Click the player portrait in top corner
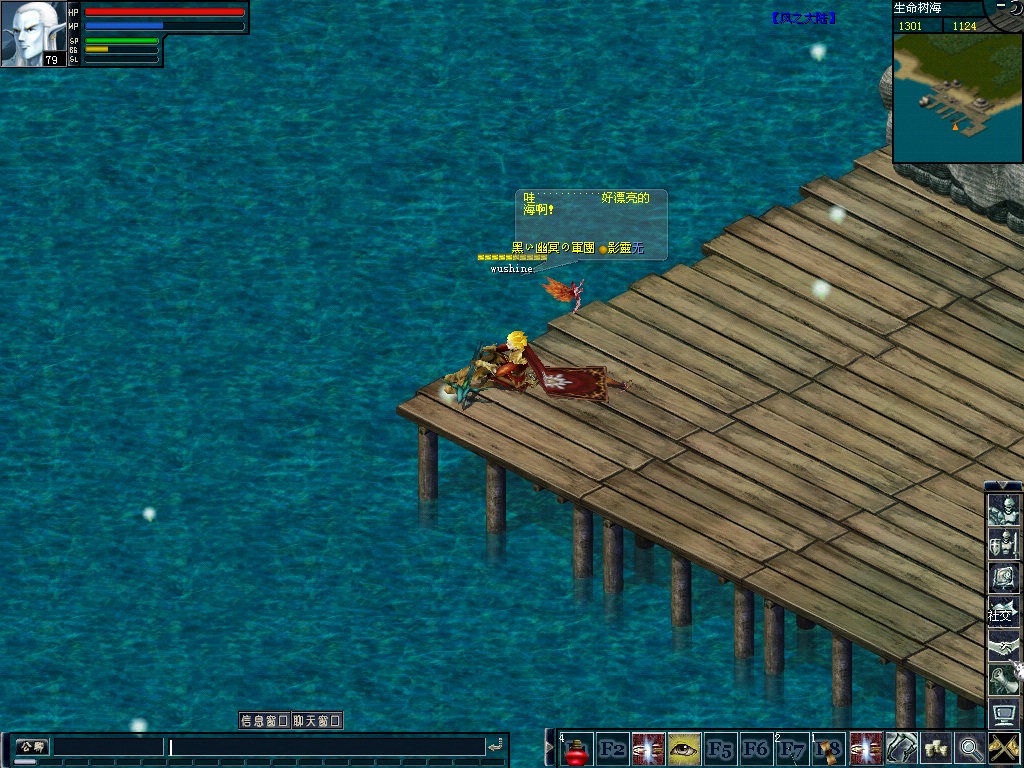1024x768 pixels. 33,33
